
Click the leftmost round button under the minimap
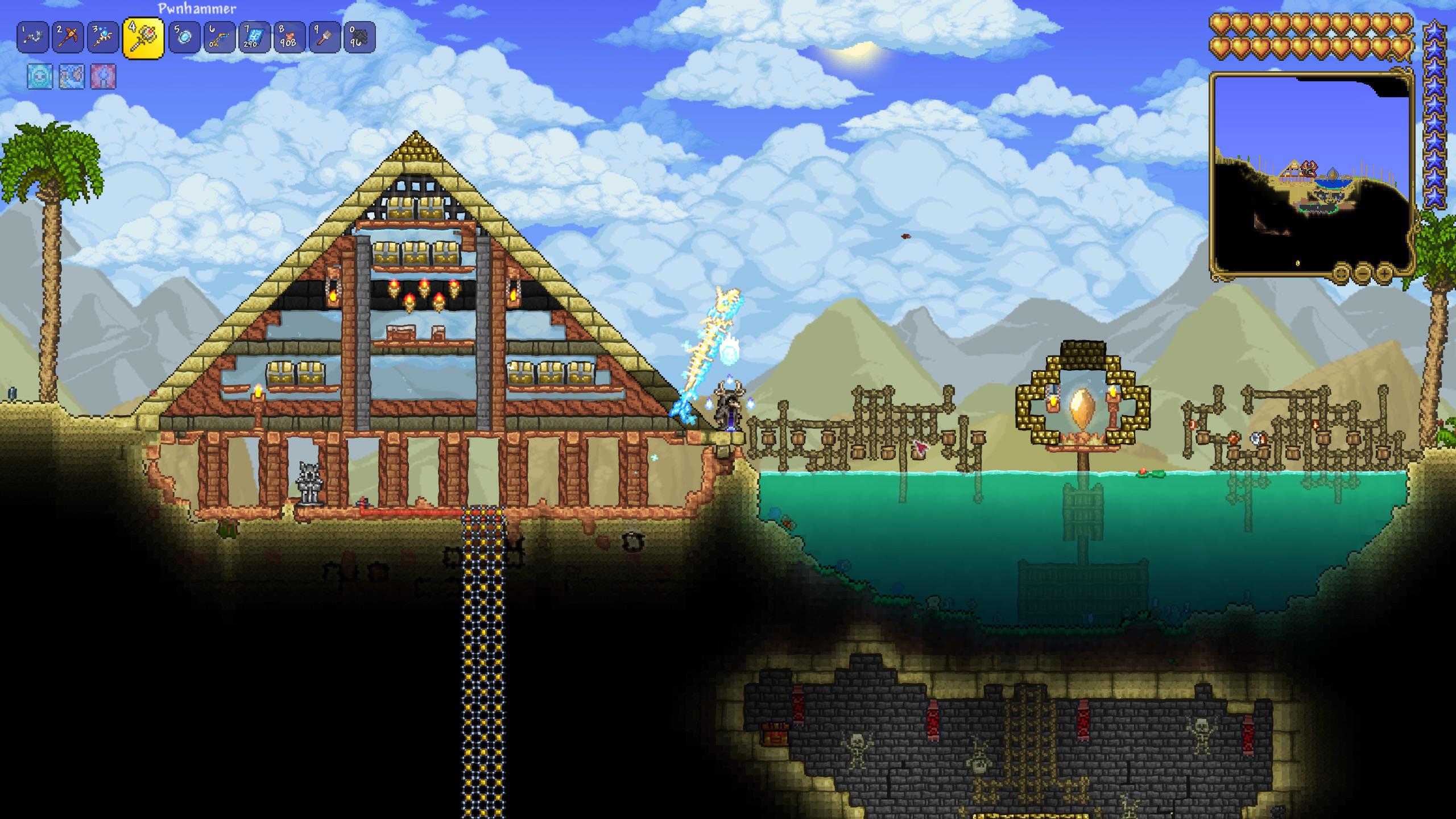tap(1341, 272)
